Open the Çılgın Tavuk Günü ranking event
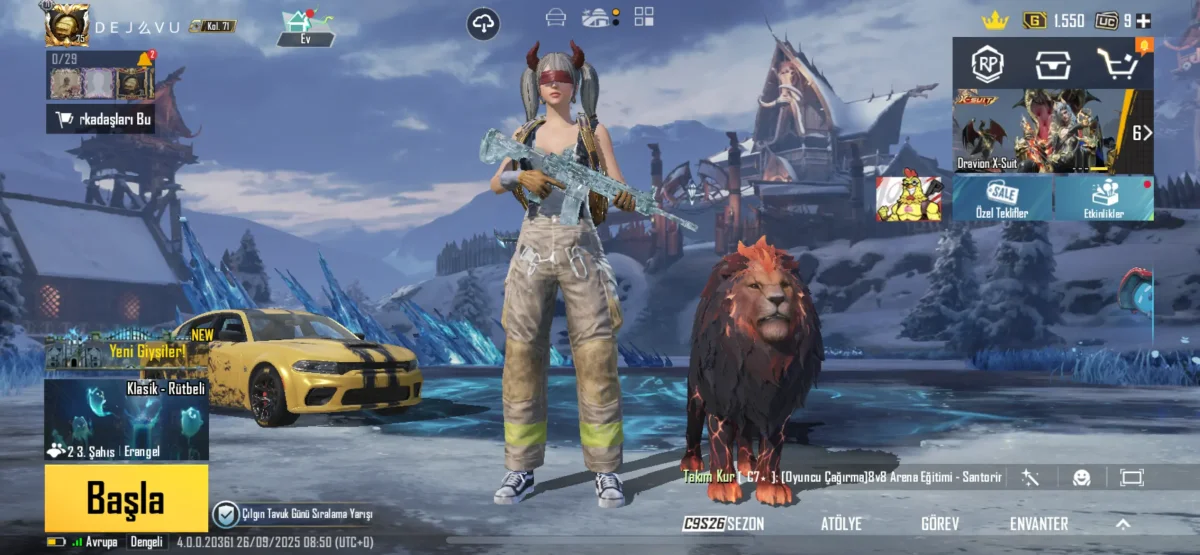This screenshot has height=555, width=1200. click(293, 514)
